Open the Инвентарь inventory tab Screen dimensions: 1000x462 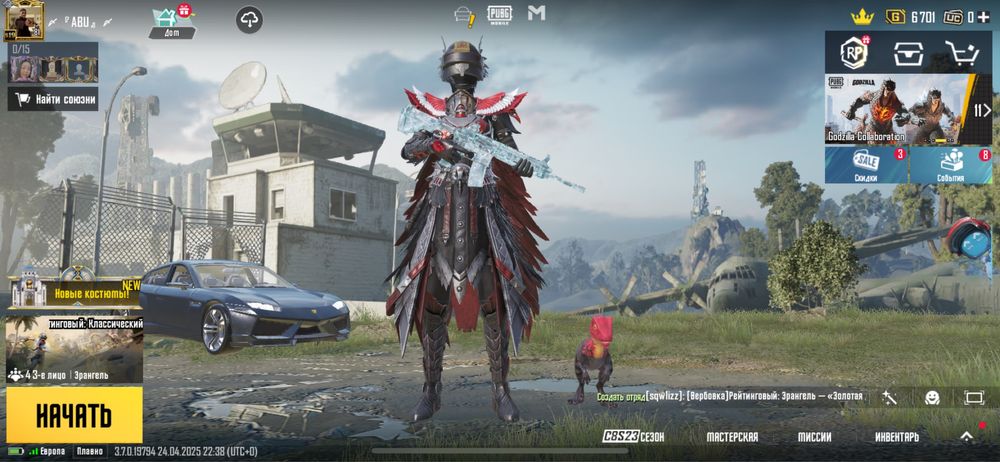click(897, 437)
